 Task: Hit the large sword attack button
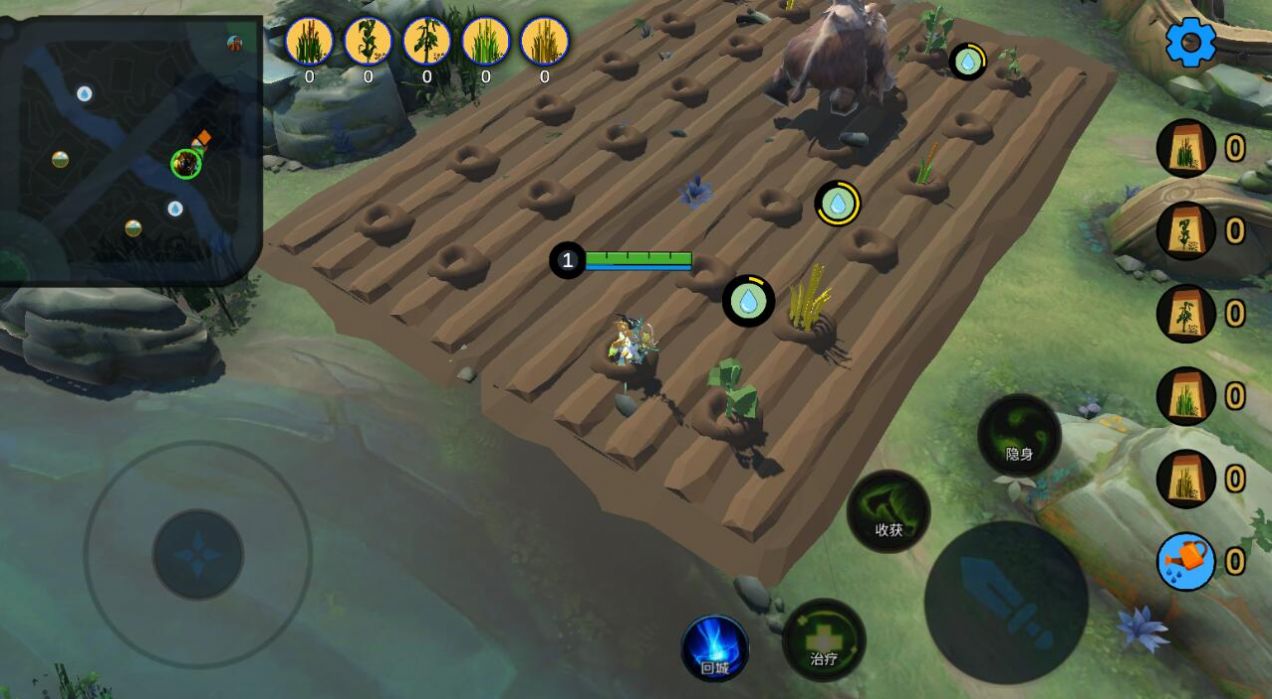tap(1005, 601)
